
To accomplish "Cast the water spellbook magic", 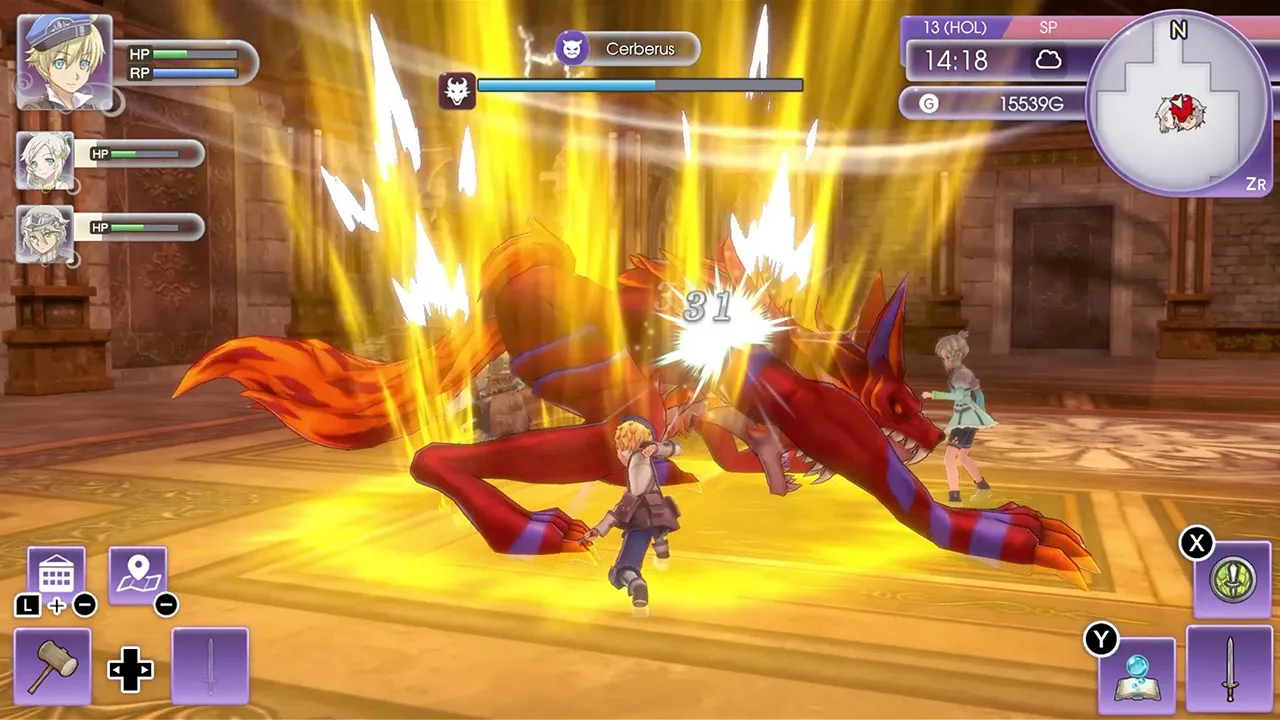I will click(1137, 674).
